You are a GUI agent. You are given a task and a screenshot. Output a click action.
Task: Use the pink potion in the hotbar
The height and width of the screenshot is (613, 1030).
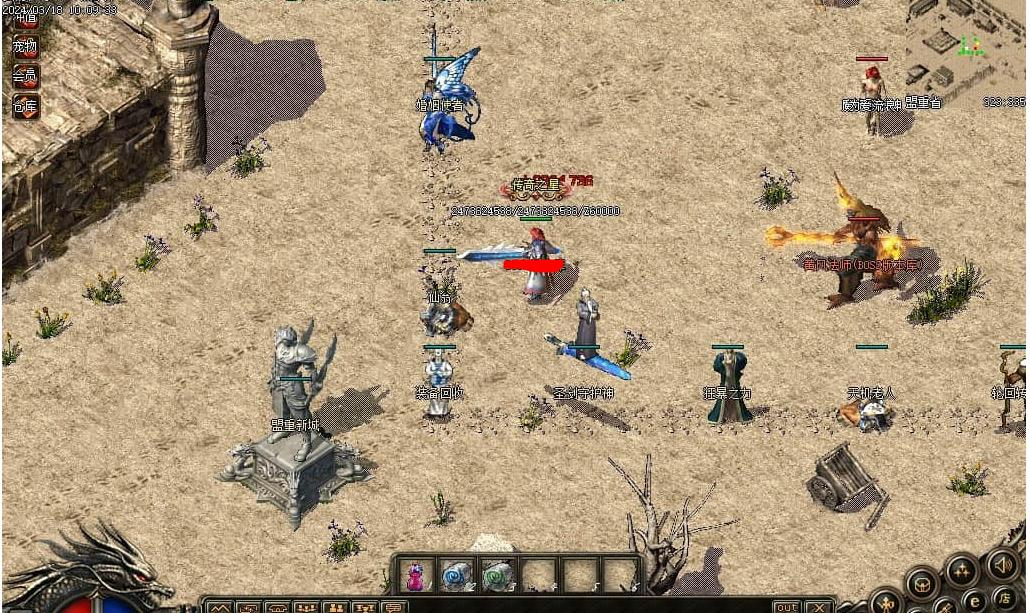click(x=414, y=577)
